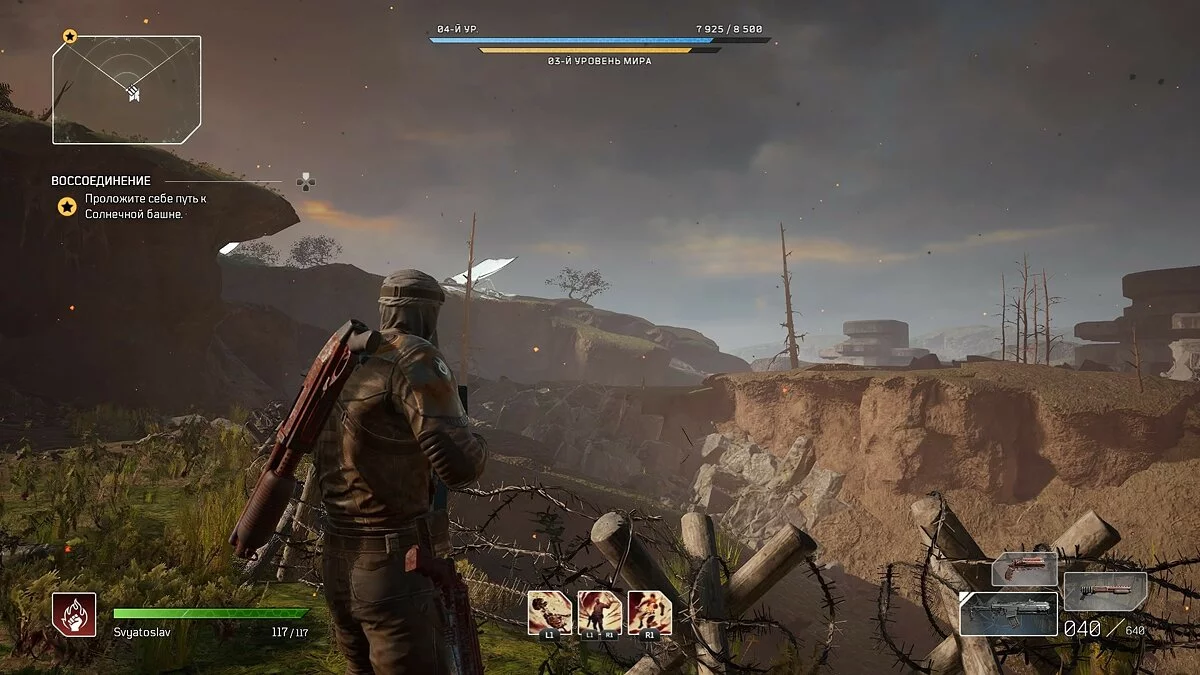
Task: Open the minimap in the corner
Action: (127, 90)
